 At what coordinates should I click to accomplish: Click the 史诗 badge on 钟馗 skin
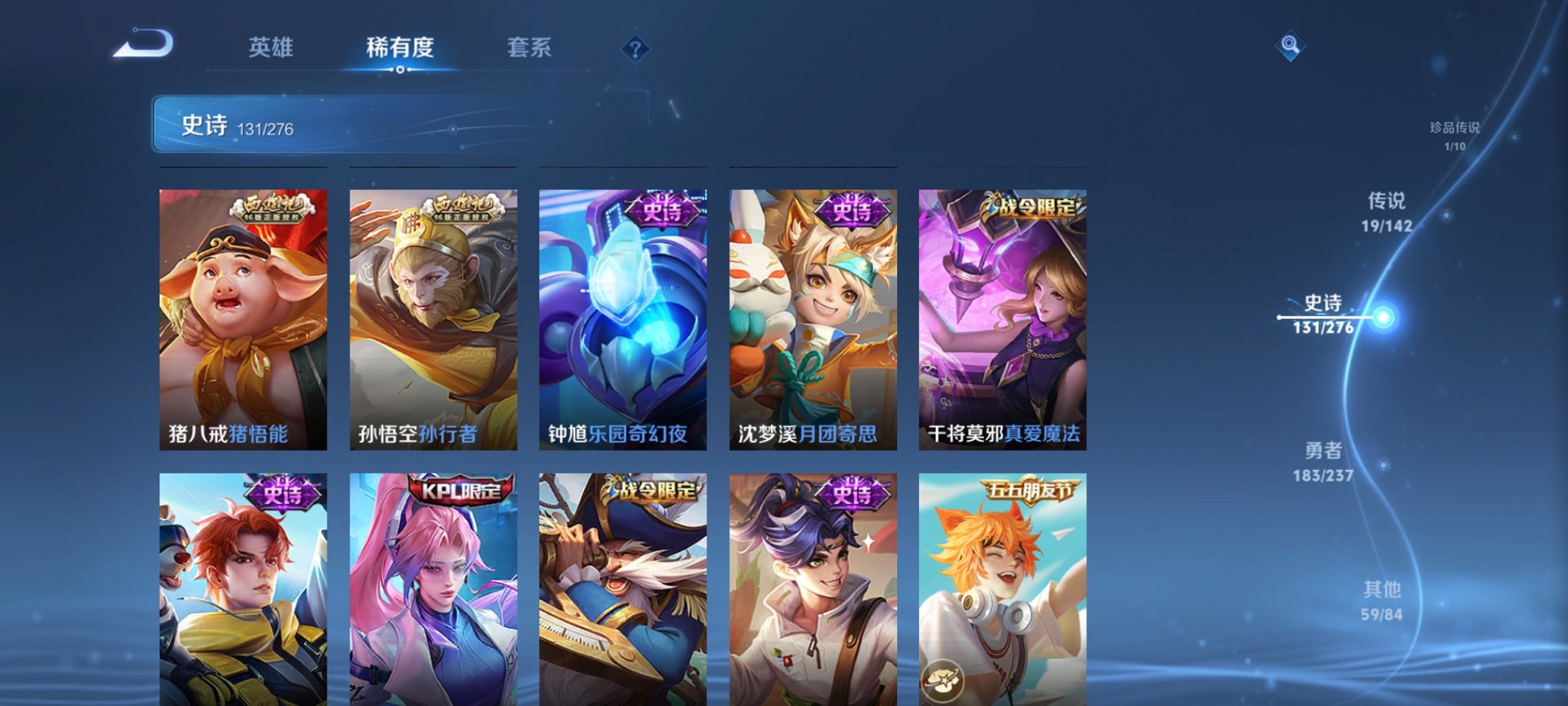[660, 212]
